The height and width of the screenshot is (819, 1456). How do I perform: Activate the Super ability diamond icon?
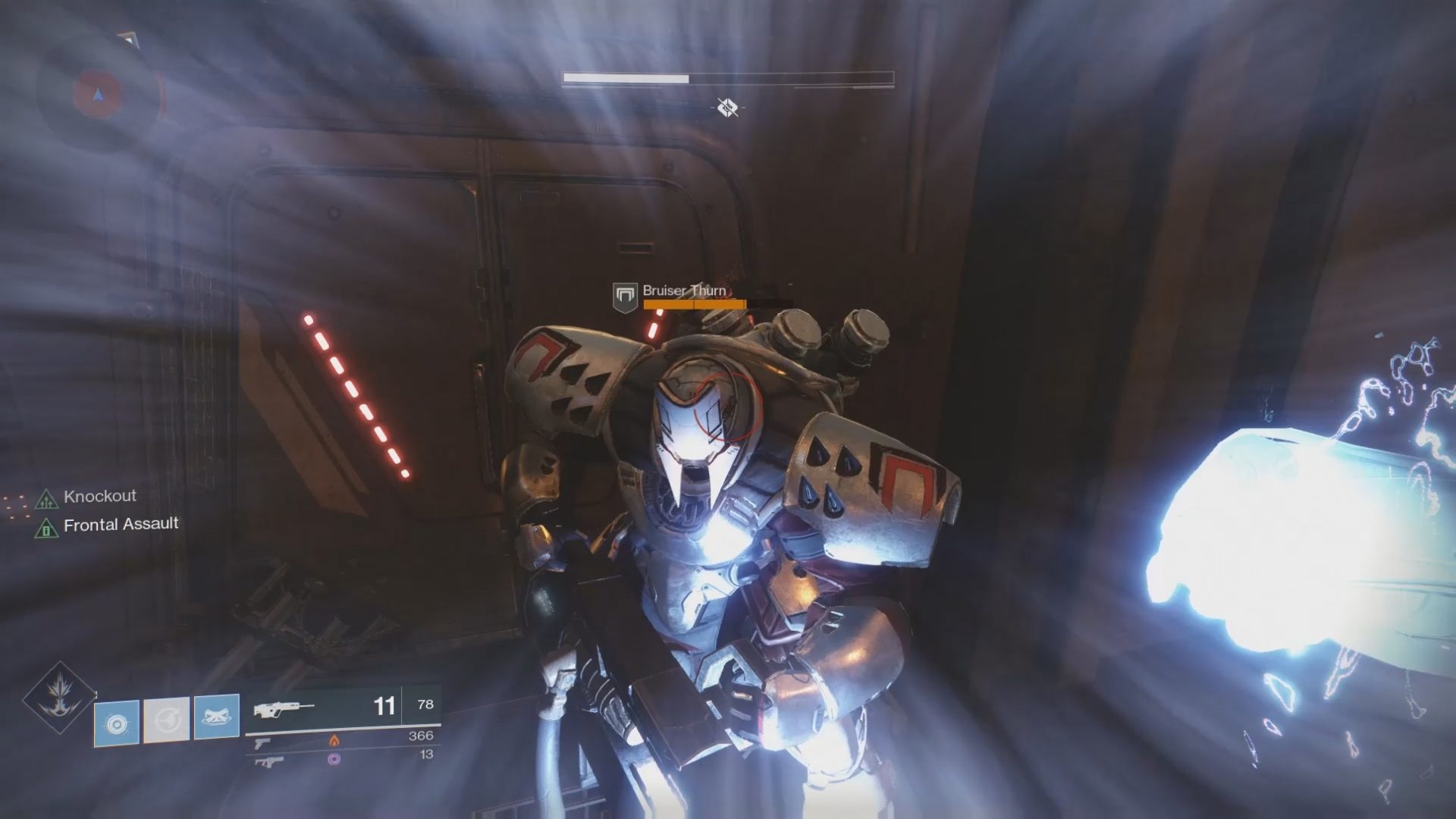(58, 698)
